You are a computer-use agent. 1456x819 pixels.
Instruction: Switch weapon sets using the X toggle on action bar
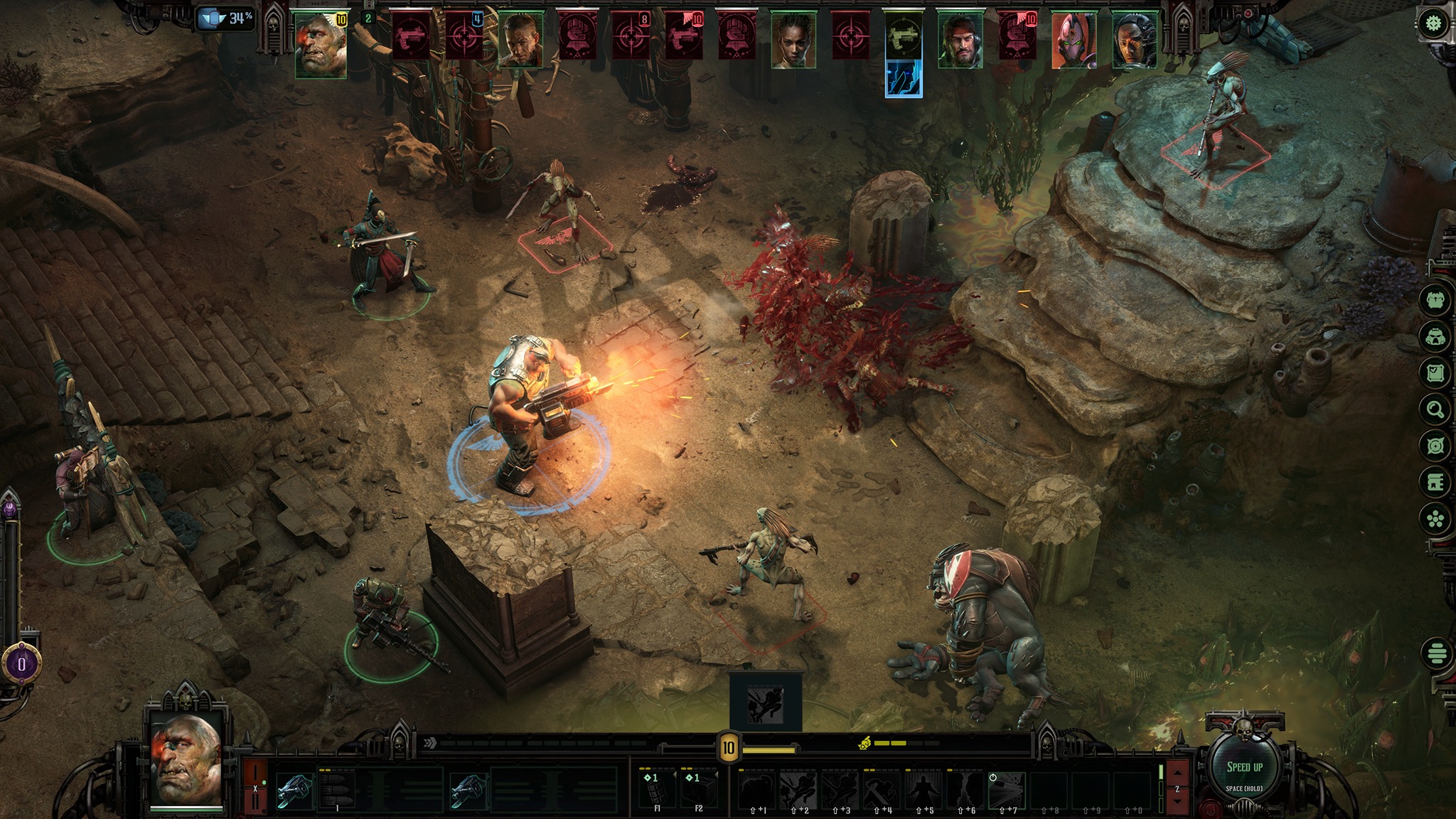(255, 788)
